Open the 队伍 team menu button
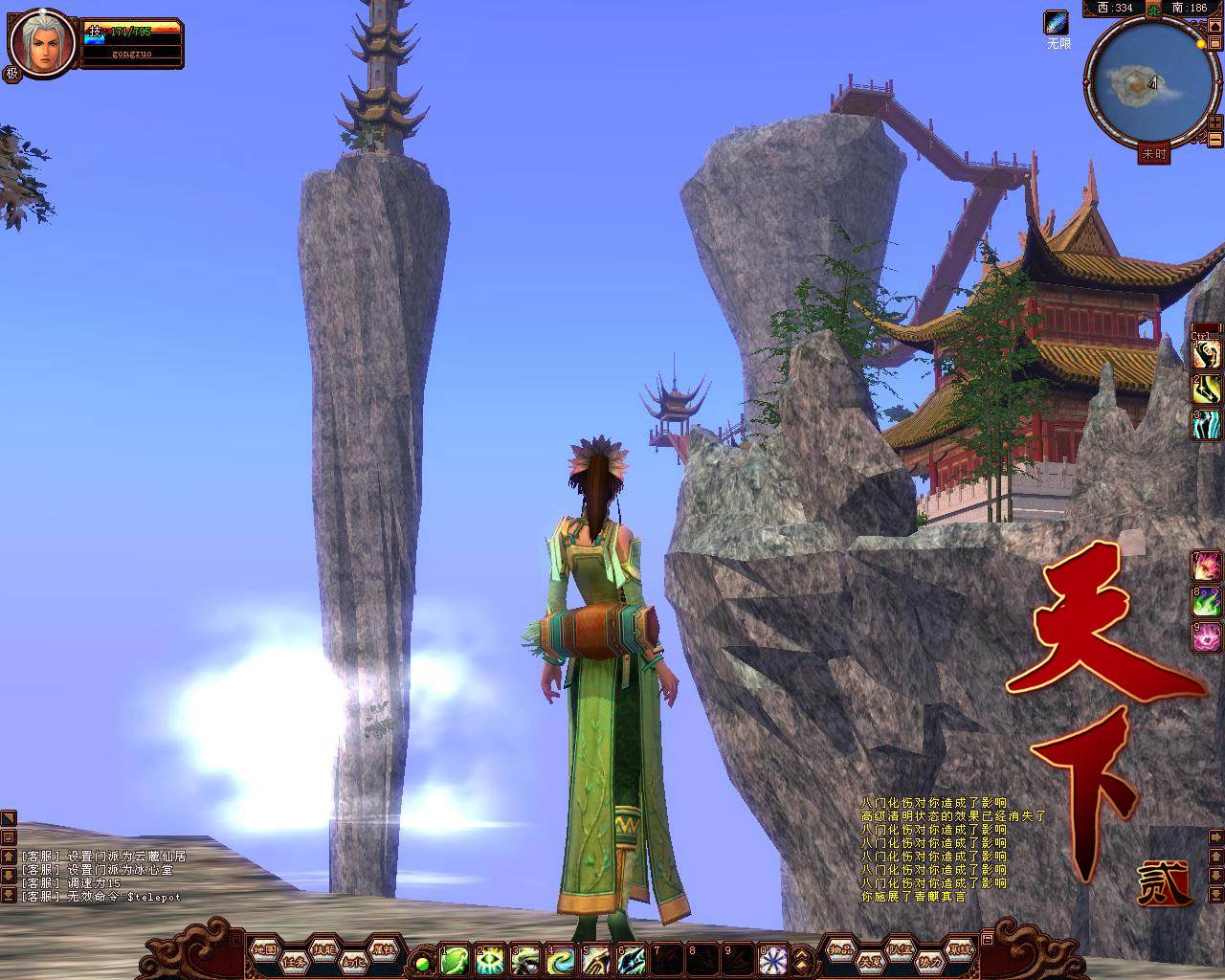The image size is (1225, 980). click(x=899, y=949)
